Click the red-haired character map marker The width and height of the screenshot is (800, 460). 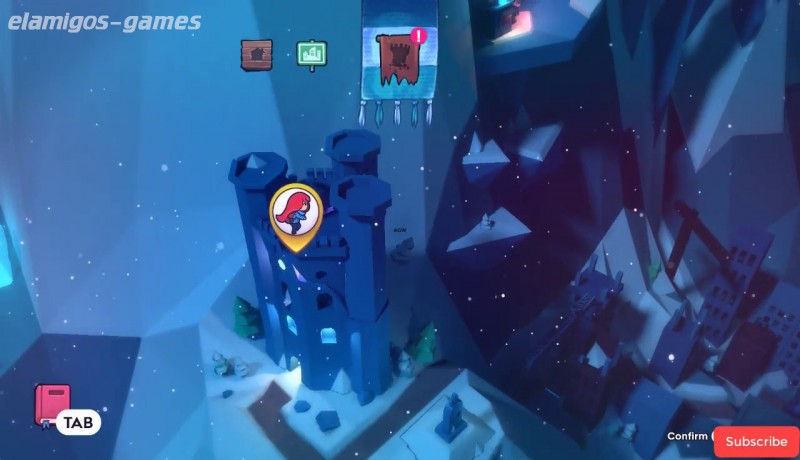point(296,212)
